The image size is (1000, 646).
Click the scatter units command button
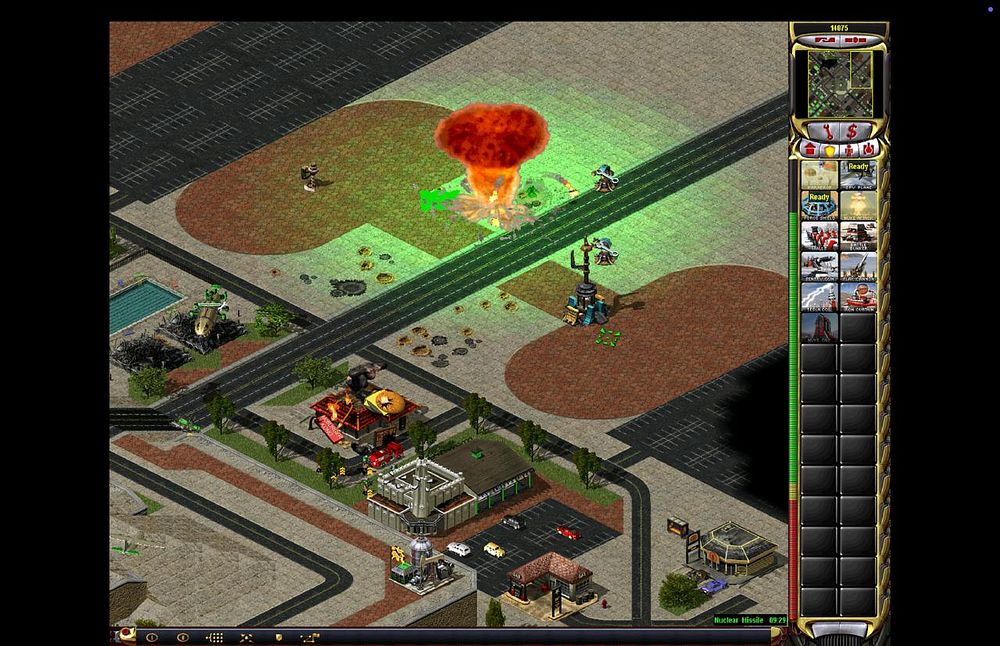246,637
